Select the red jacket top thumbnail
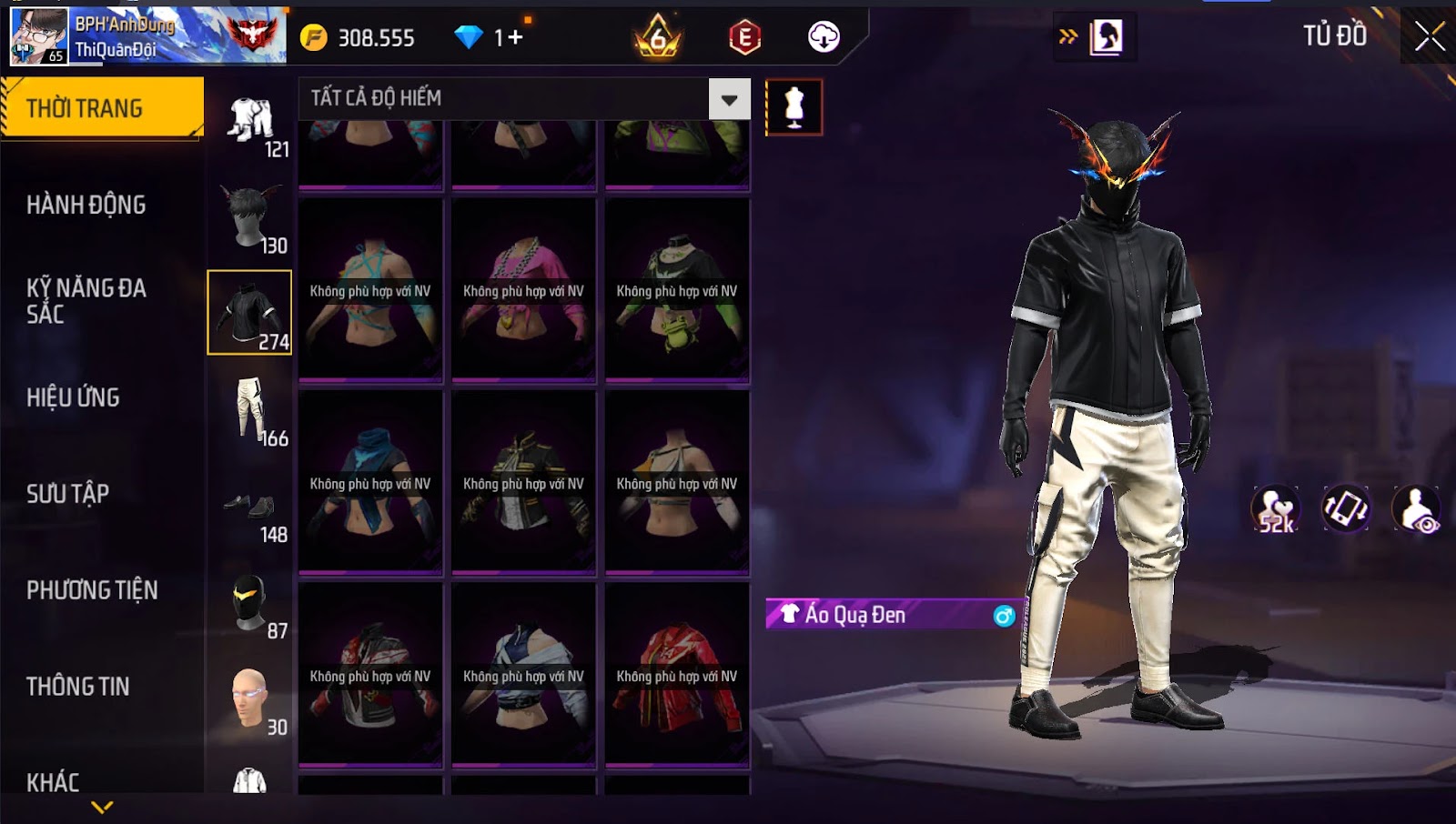 tap(677, 675)
